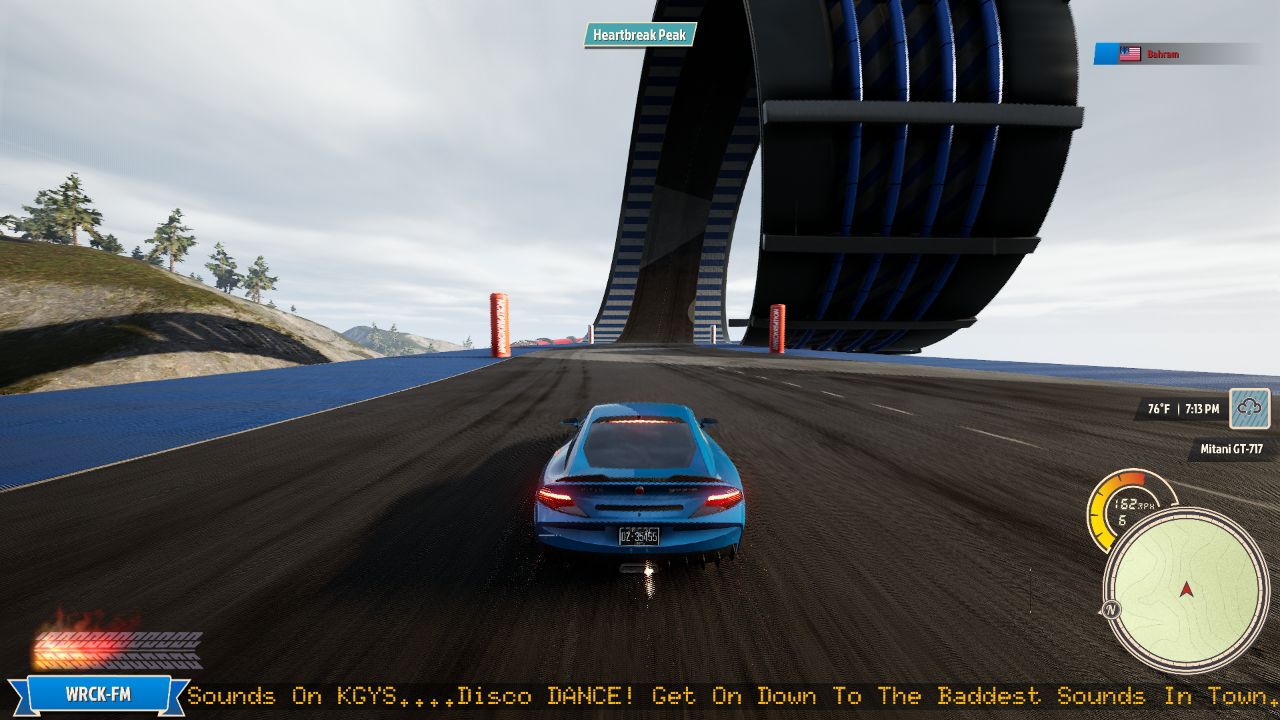1280x720 pixels.
Task: Select the WRCK-FM radio station label
Action: (98, 695)
